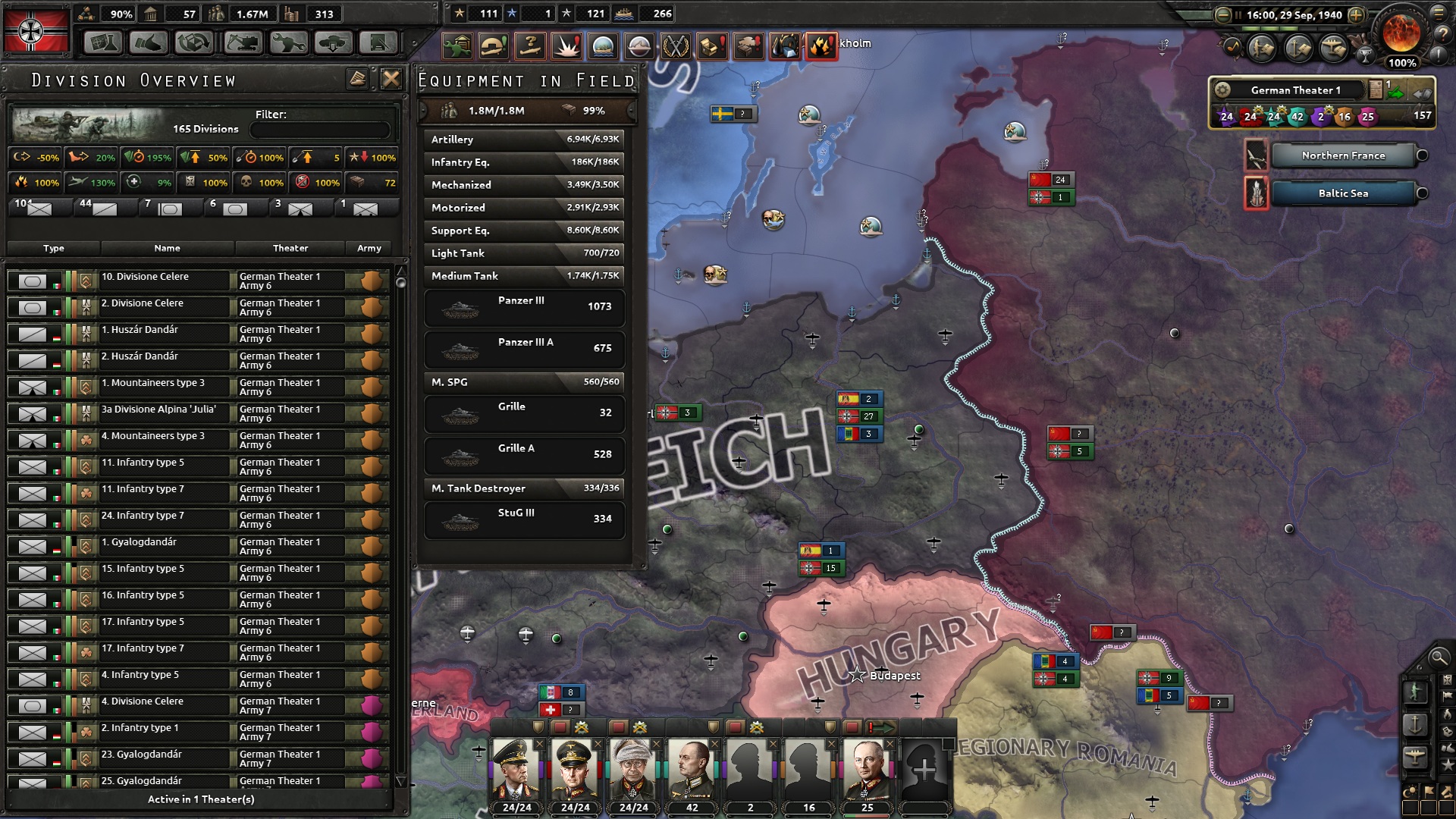Open the supply crate warning alert
The height and width of the screenshot is (819, 1456).
[711, 44]
